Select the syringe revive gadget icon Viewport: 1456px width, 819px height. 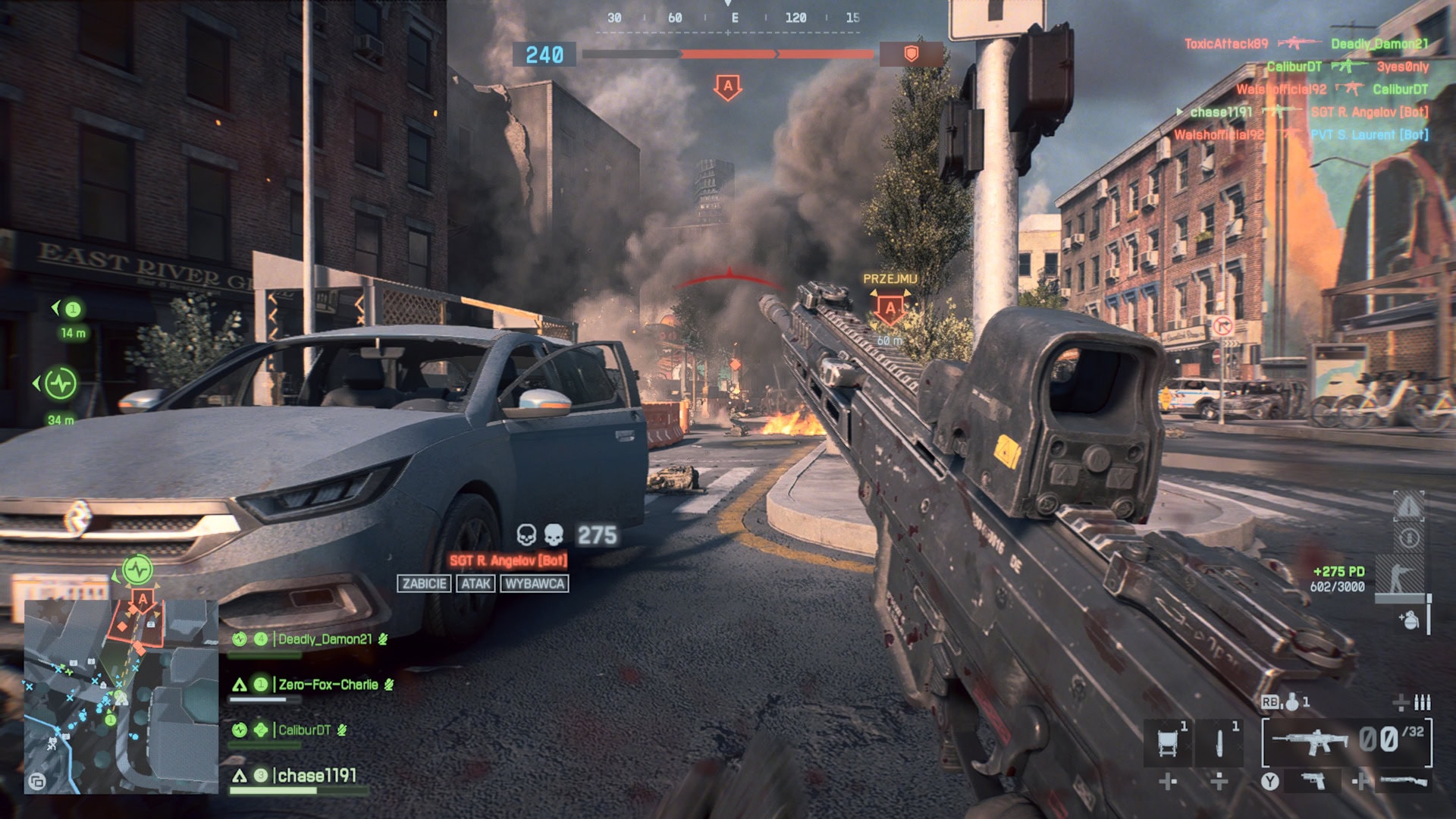coord(1219,741)
